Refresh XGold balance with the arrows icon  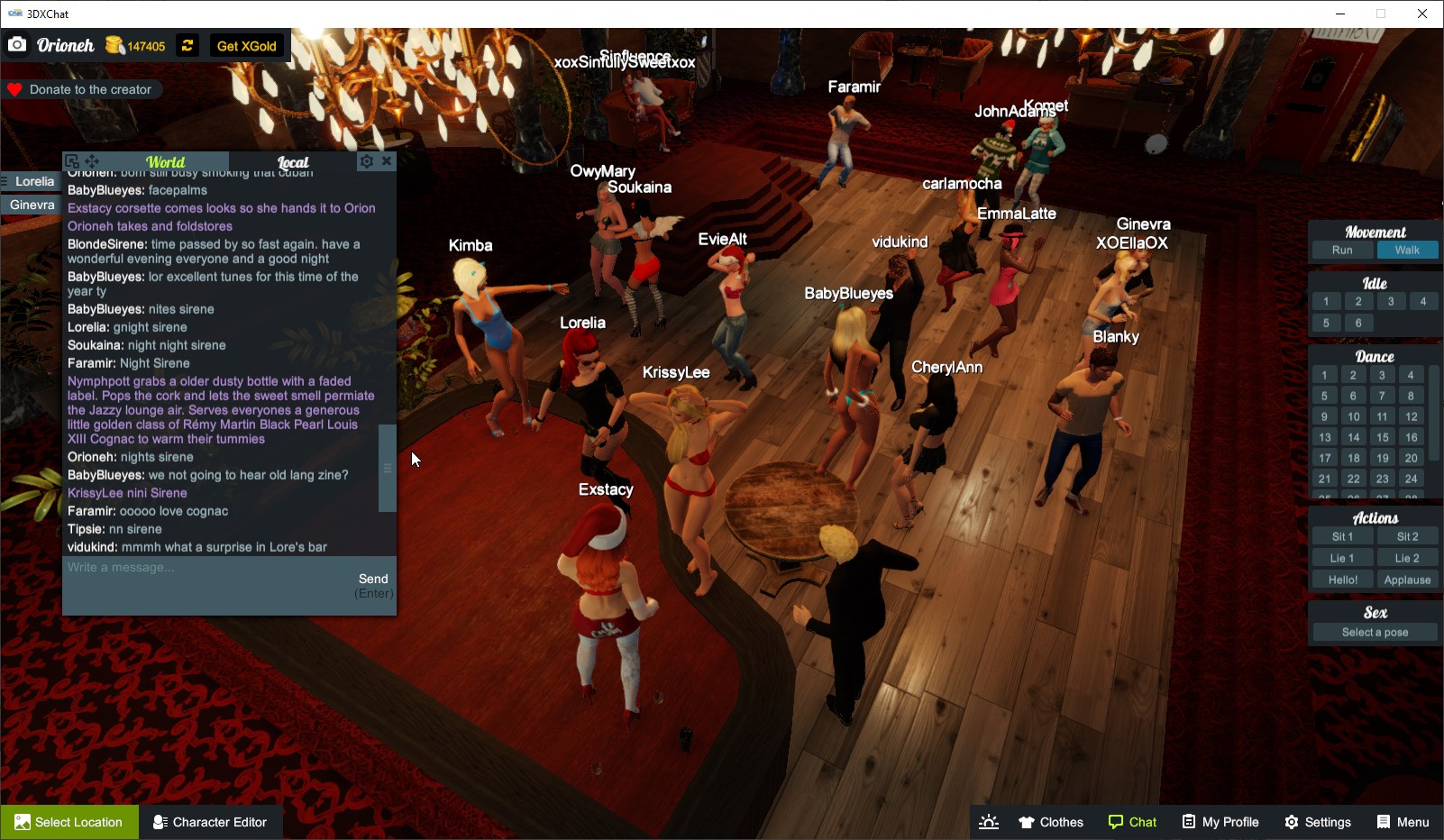click(187, 45)
